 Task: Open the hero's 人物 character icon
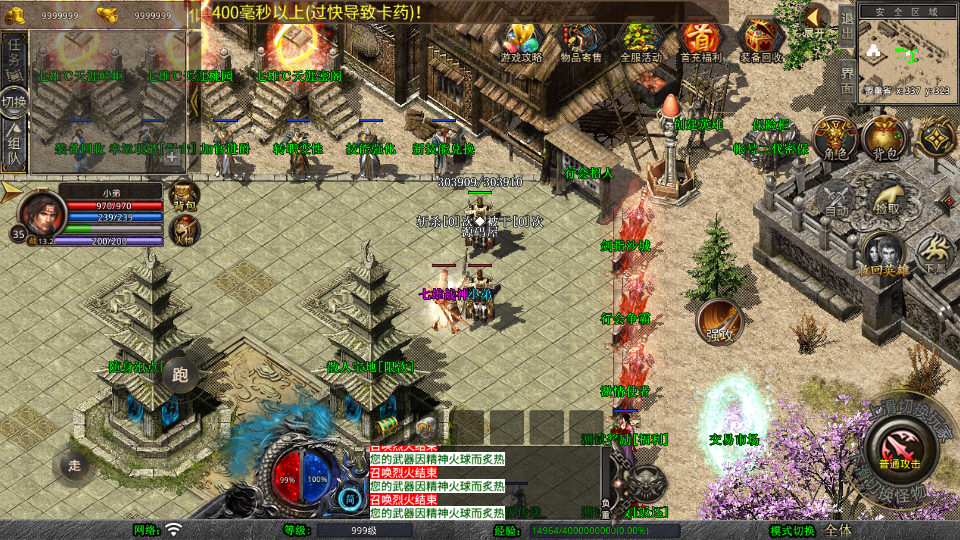click(184, 229)
